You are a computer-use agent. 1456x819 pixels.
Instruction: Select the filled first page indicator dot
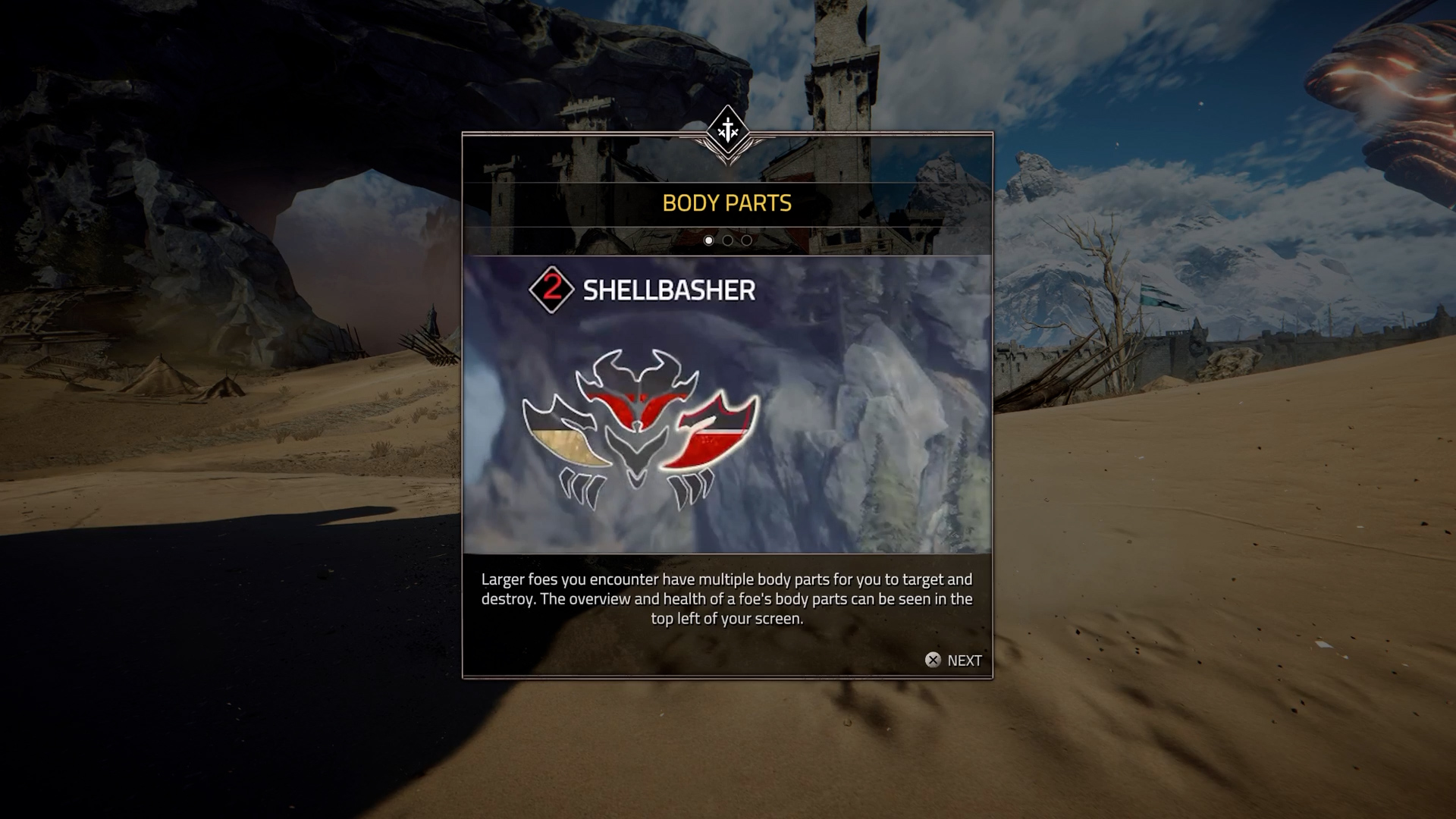[708, 240]
